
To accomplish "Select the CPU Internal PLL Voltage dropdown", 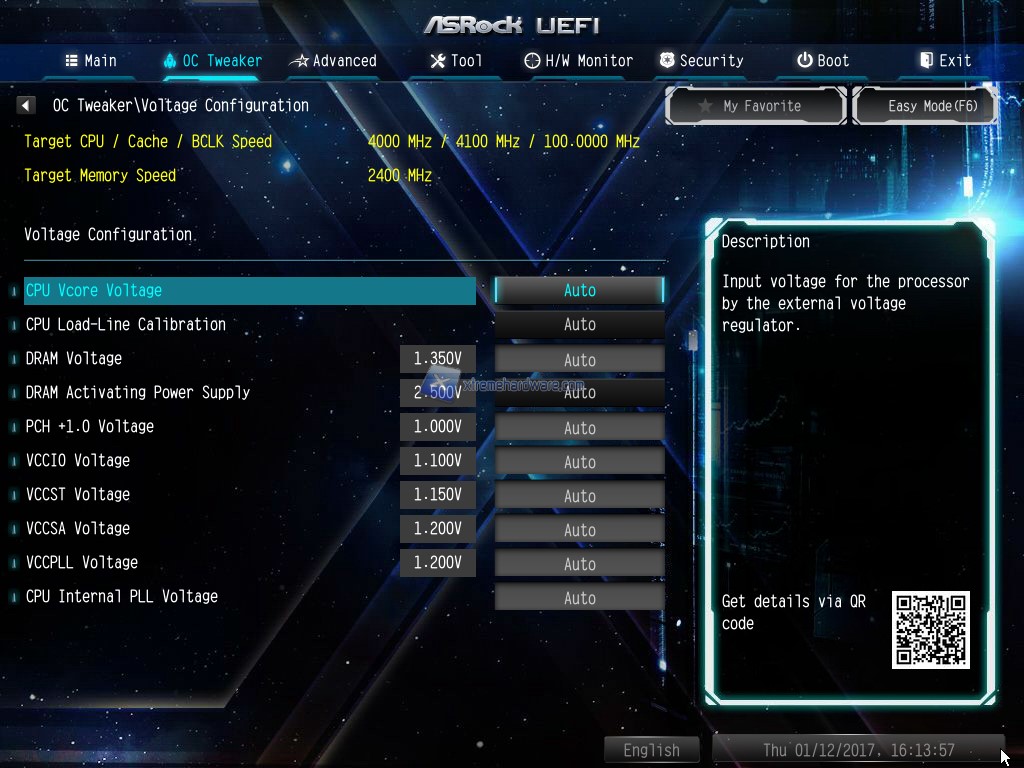I will click(x=579, y=597).
